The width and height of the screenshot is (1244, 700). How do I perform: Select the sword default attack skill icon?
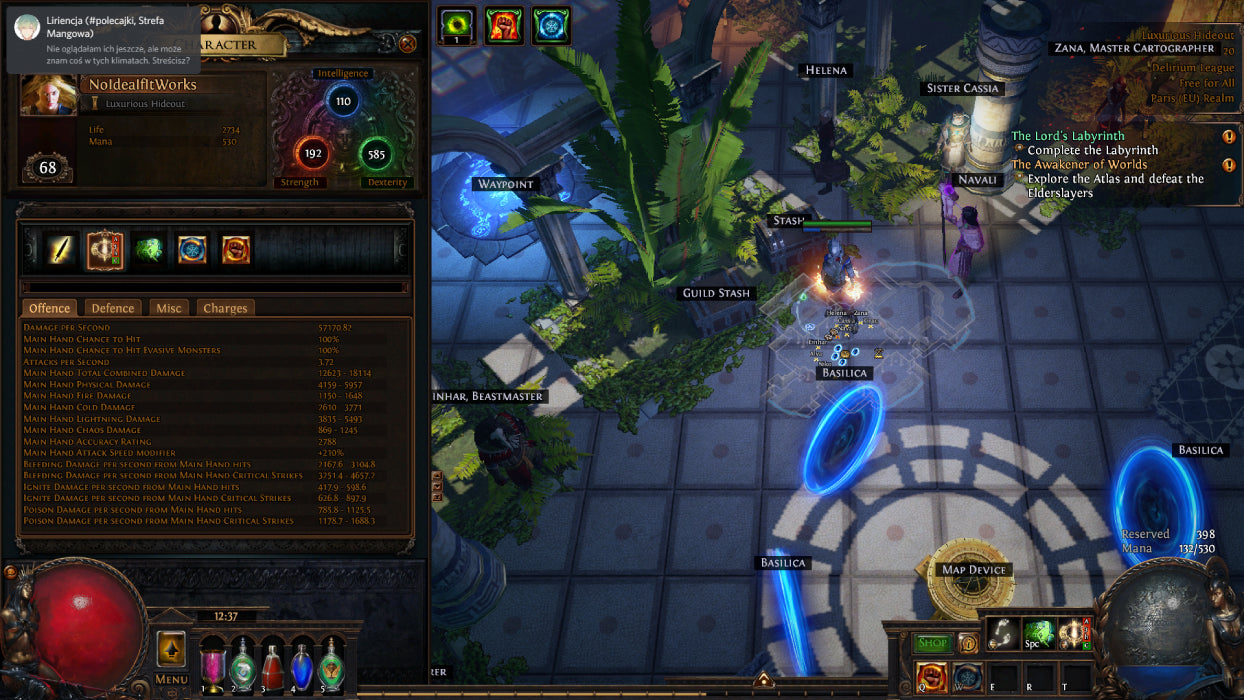60,250
